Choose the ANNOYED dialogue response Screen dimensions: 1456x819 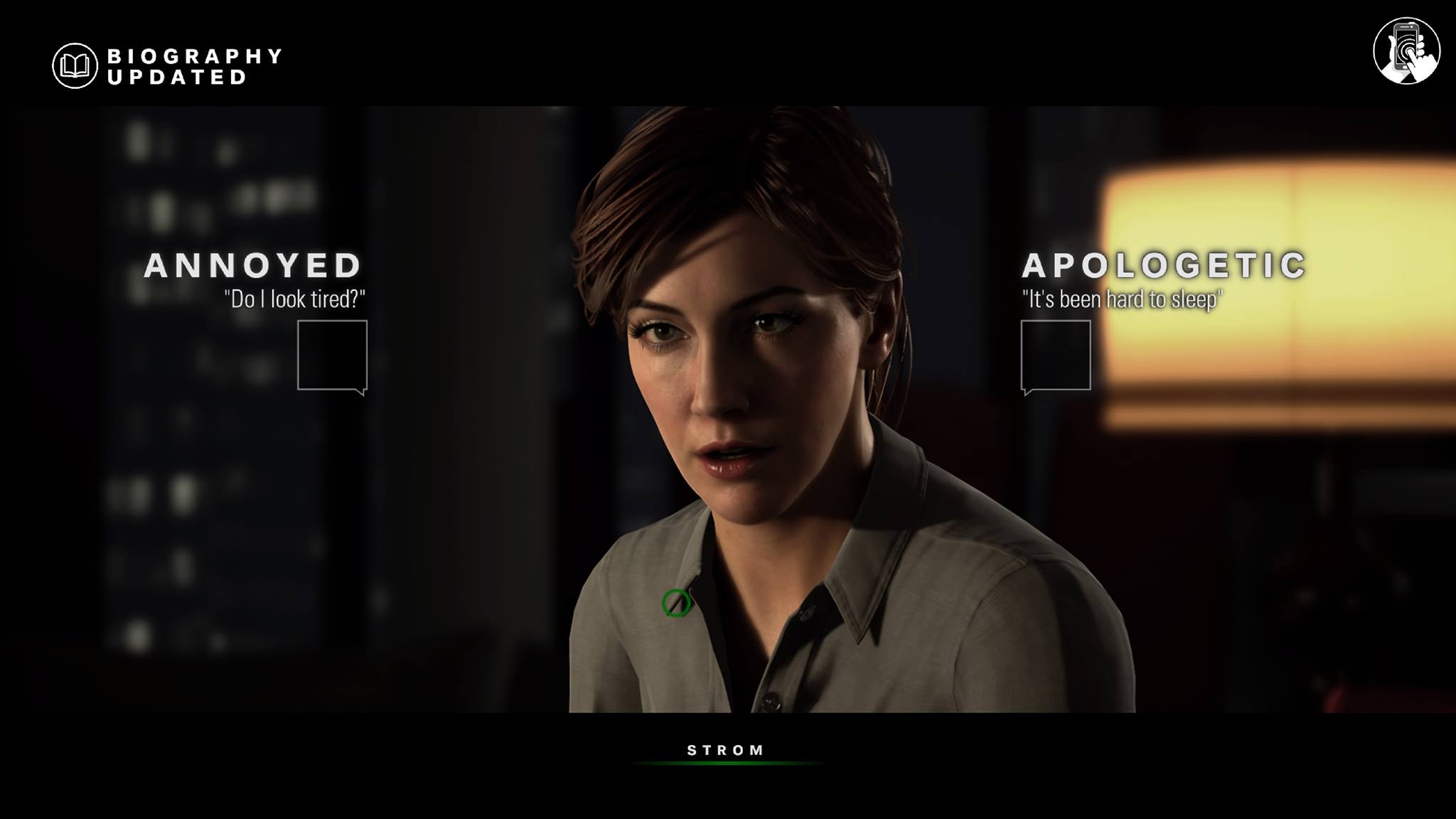click(x=332, y=355)
